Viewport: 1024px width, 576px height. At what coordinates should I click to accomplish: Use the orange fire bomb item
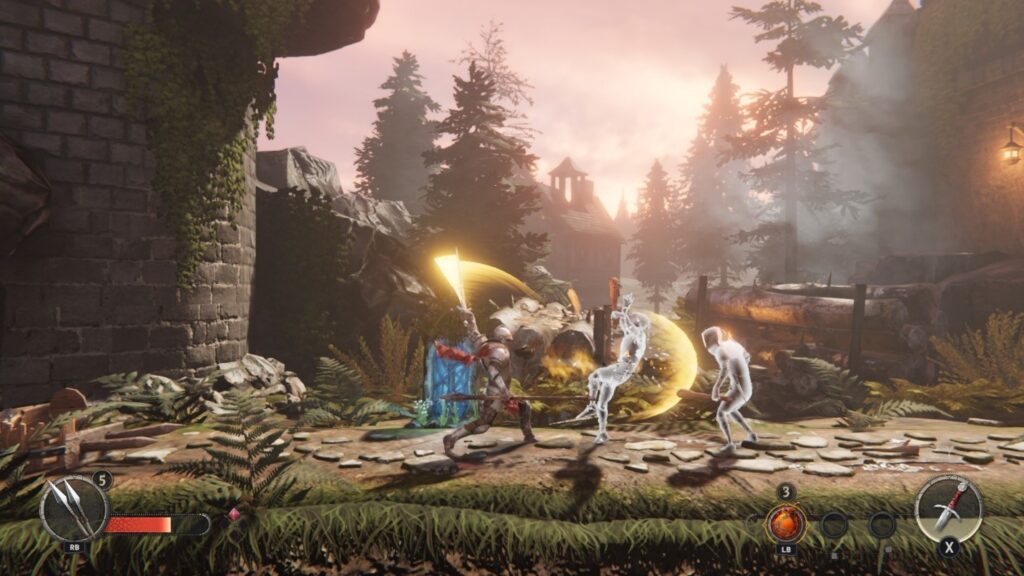(786, 523)
